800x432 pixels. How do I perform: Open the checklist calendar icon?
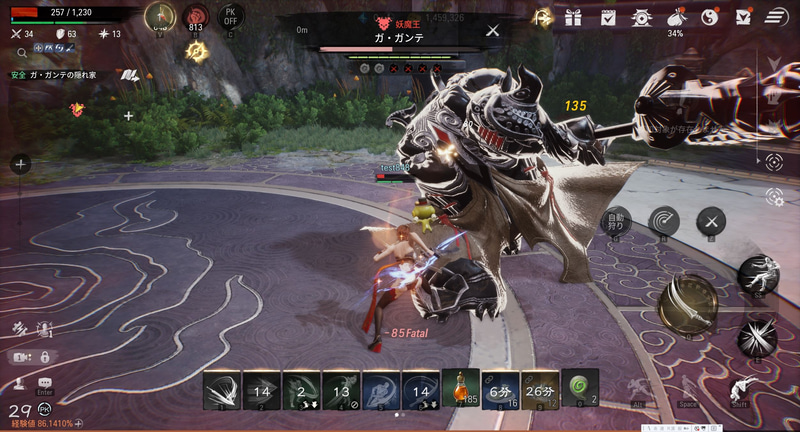click(607, 17)
